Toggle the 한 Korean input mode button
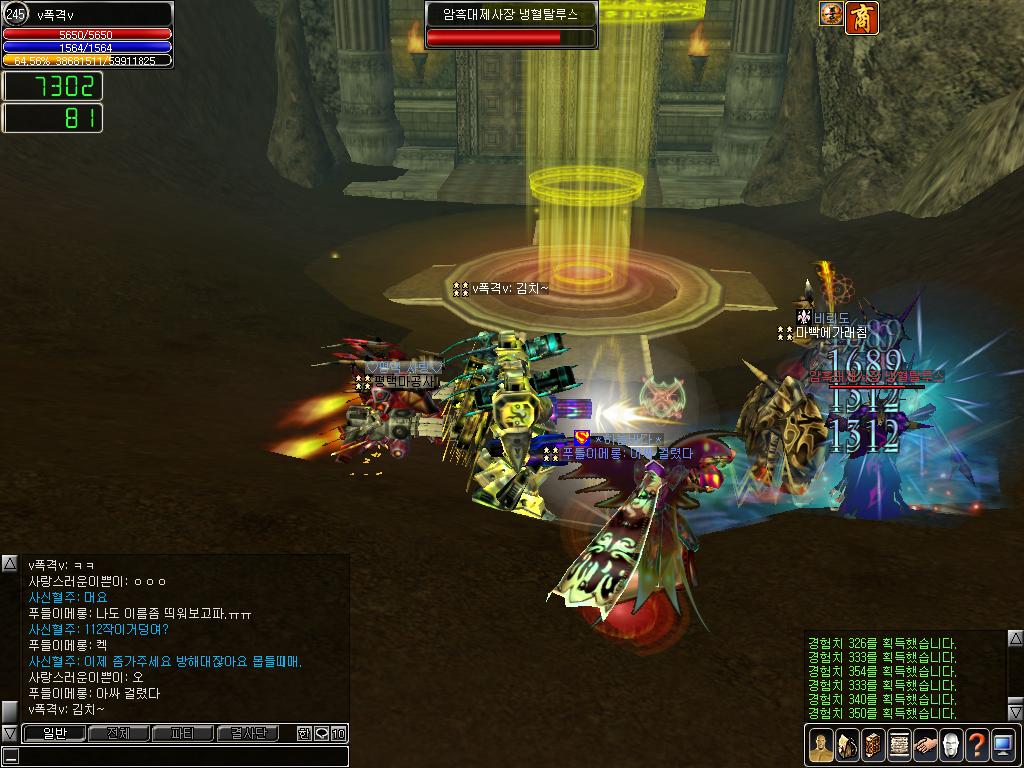 pos(304,734)
